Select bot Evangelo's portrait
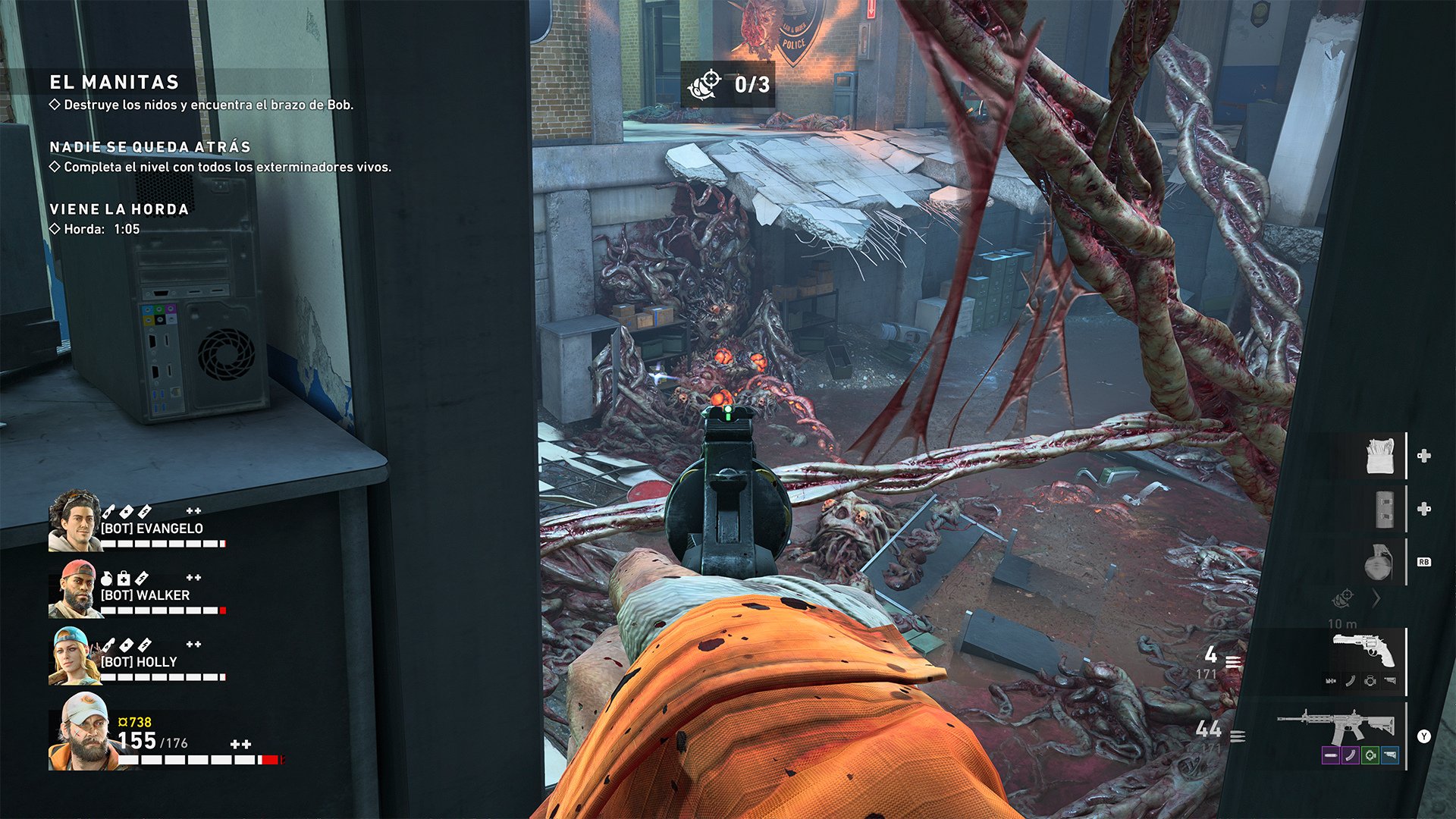The image size is (1456, 819). coord(74,520)
